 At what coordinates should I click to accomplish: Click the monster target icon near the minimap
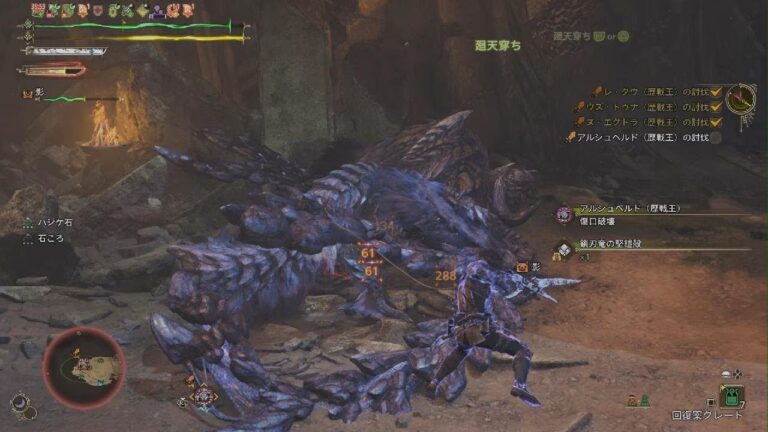pyautogui.click(x=203, y=395)
